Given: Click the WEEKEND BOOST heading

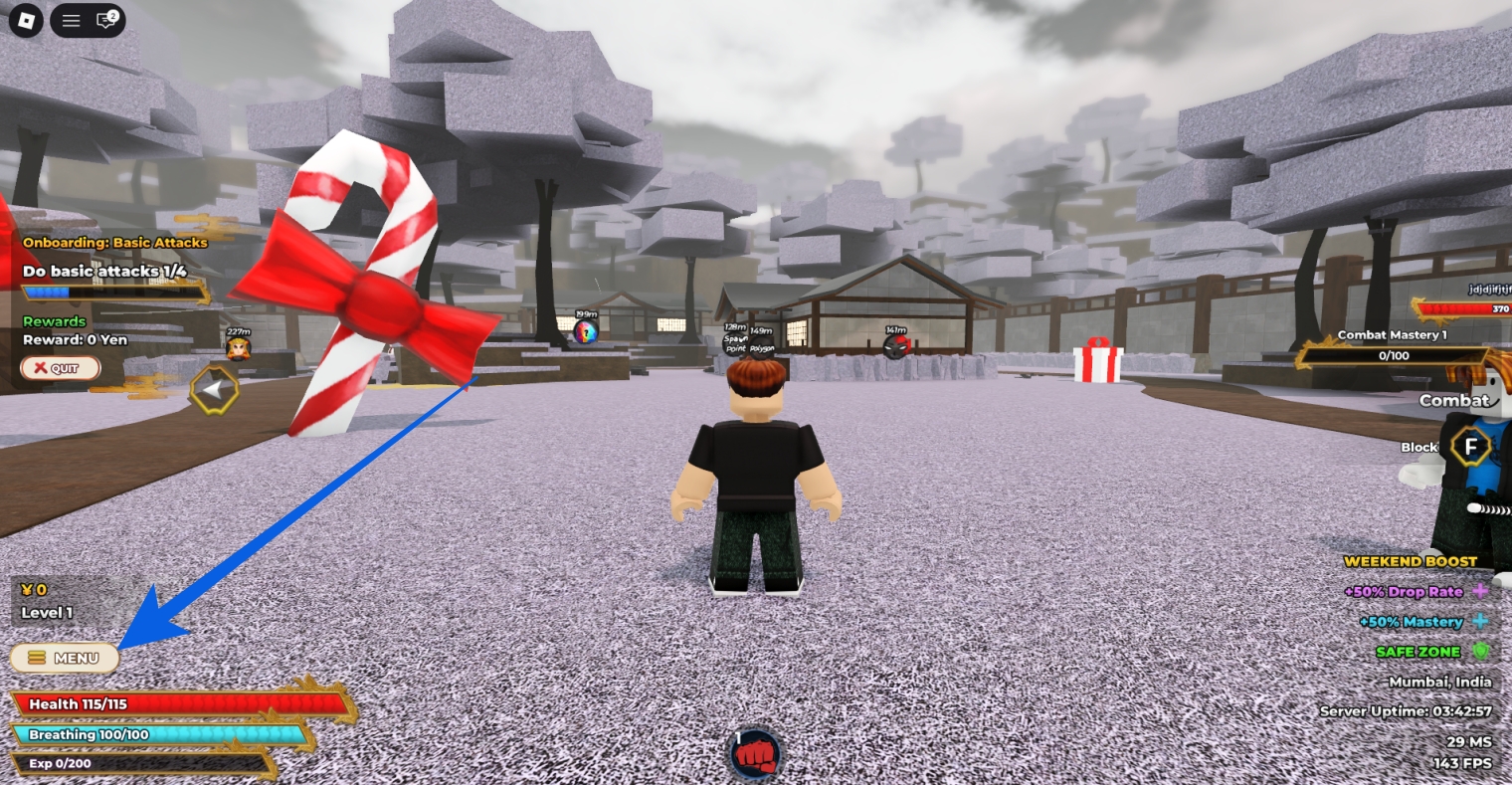Looking at the screenshot, I should pyautogui.click(x=1413, y=561).
